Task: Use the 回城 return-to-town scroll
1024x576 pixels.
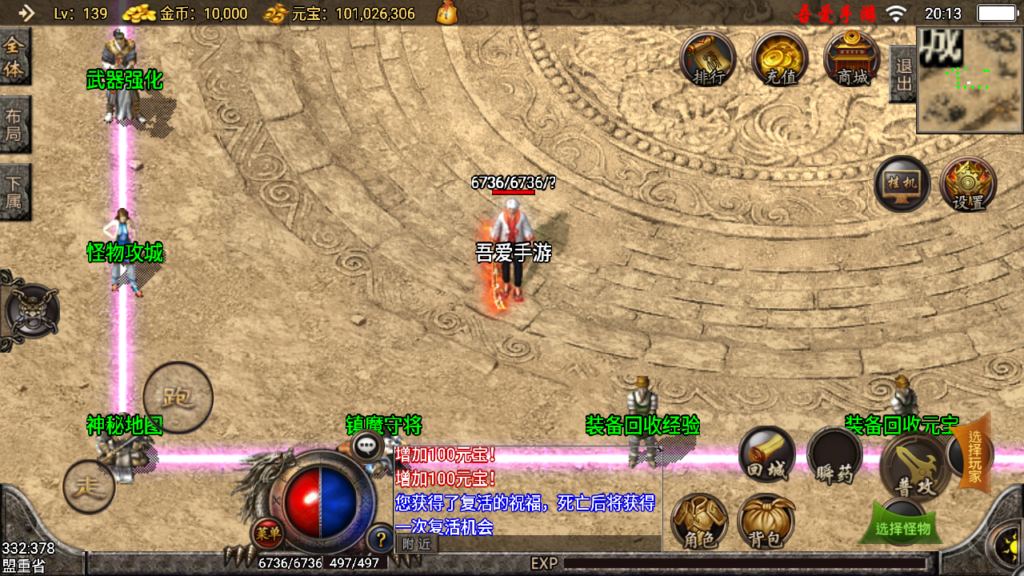Action: [767, 456]
